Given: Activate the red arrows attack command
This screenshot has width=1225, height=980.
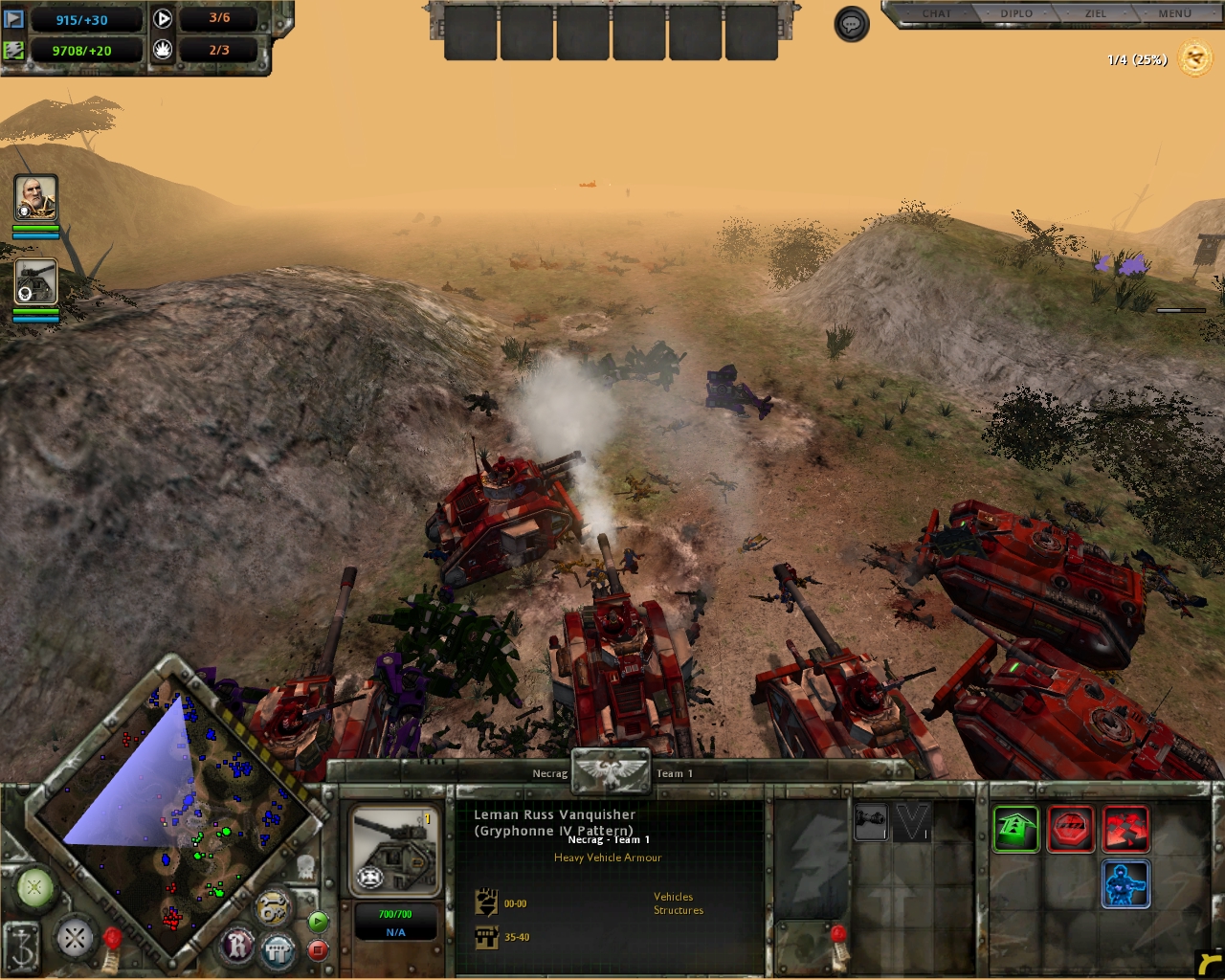Looking at the screenshot, I should pyautogui.click(x=1125, y=828).
